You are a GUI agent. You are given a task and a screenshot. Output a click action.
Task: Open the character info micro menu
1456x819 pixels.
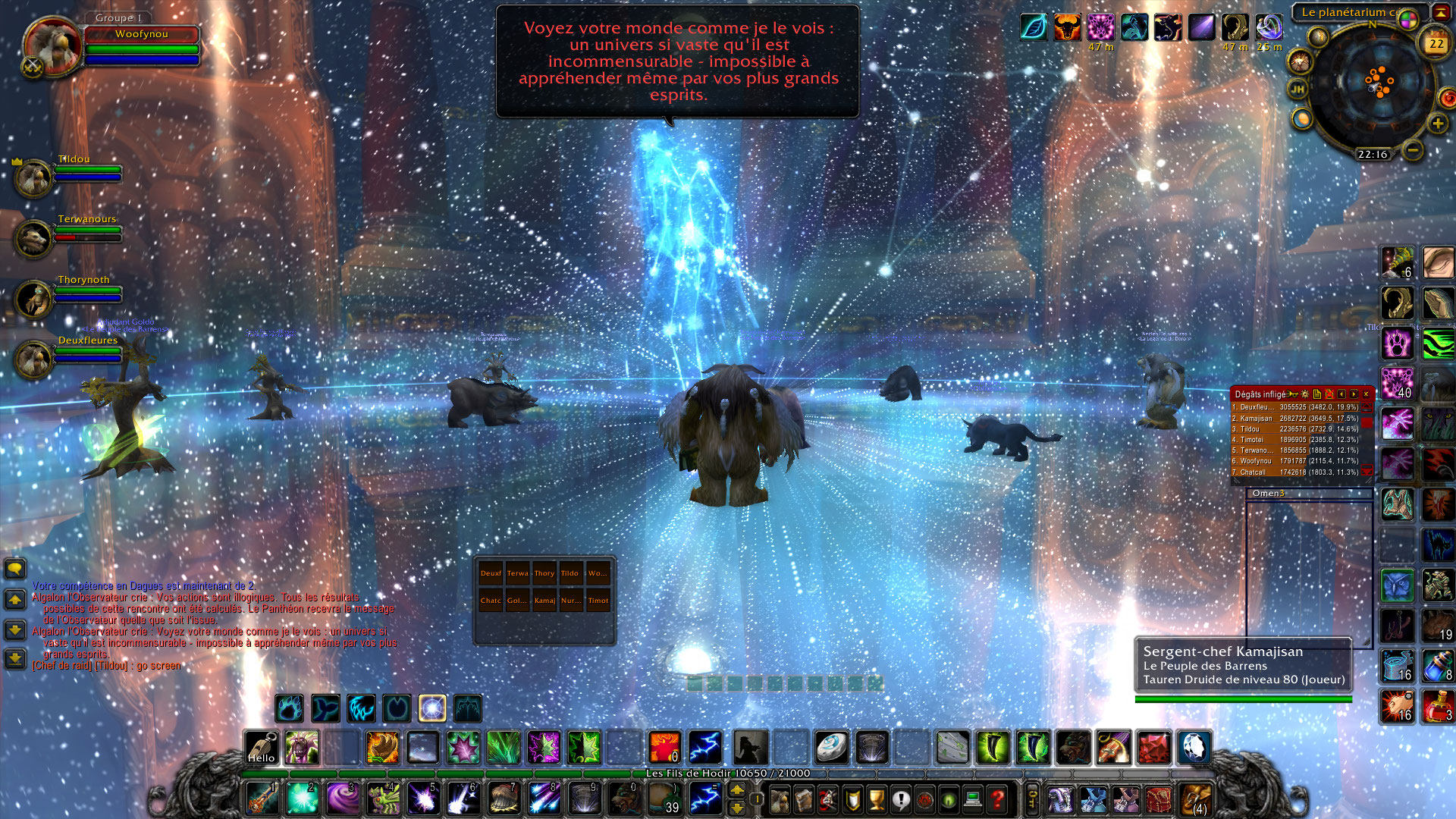pyautogui.click(x=780, y=800)
